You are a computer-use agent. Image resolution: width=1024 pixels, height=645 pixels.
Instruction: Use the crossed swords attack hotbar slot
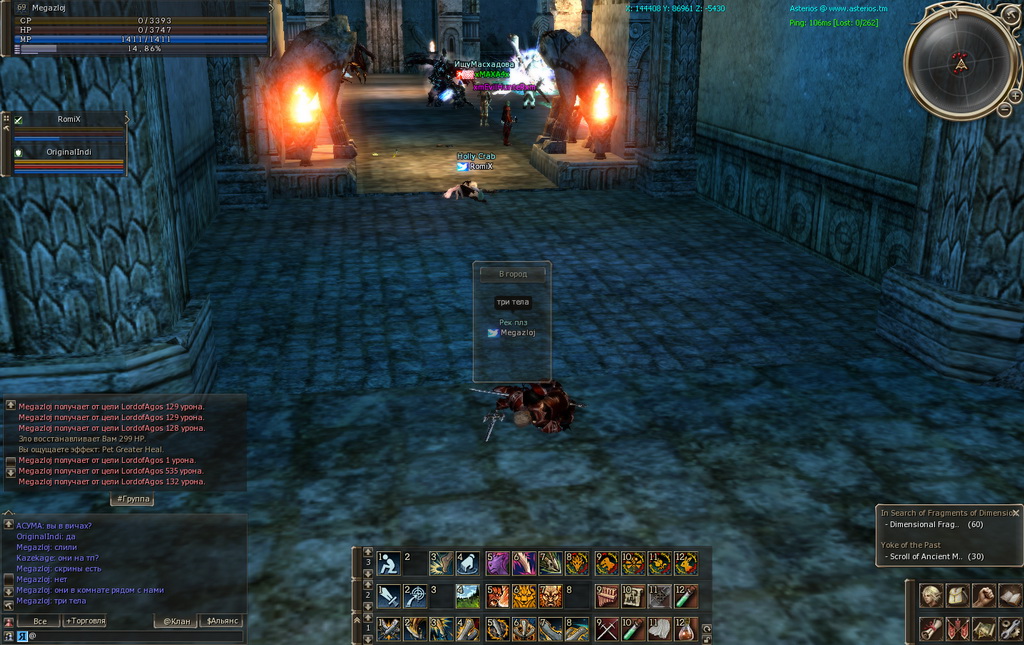coord(607,629)
